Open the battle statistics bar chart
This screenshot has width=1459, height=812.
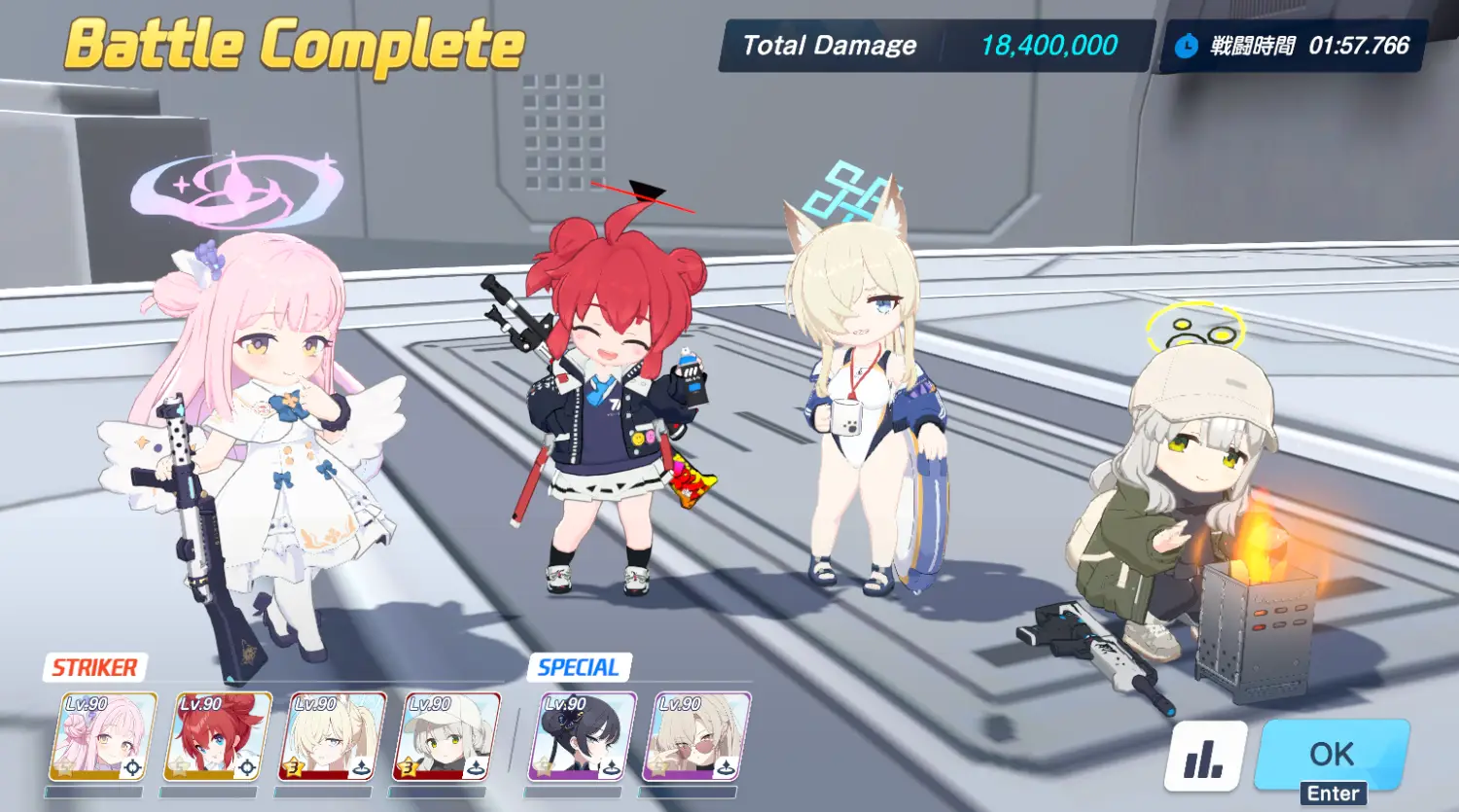[1205, 756]
